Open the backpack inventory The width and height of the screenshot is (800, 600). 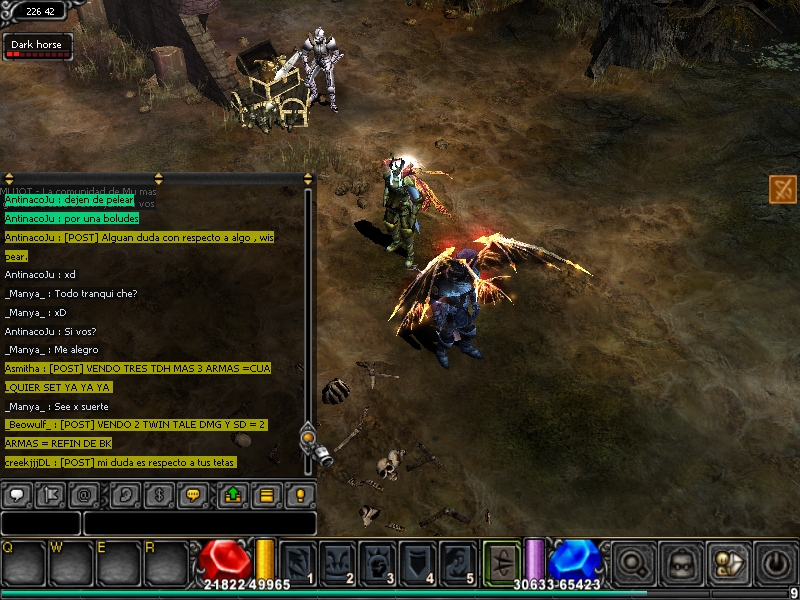(x=681, y=563)
